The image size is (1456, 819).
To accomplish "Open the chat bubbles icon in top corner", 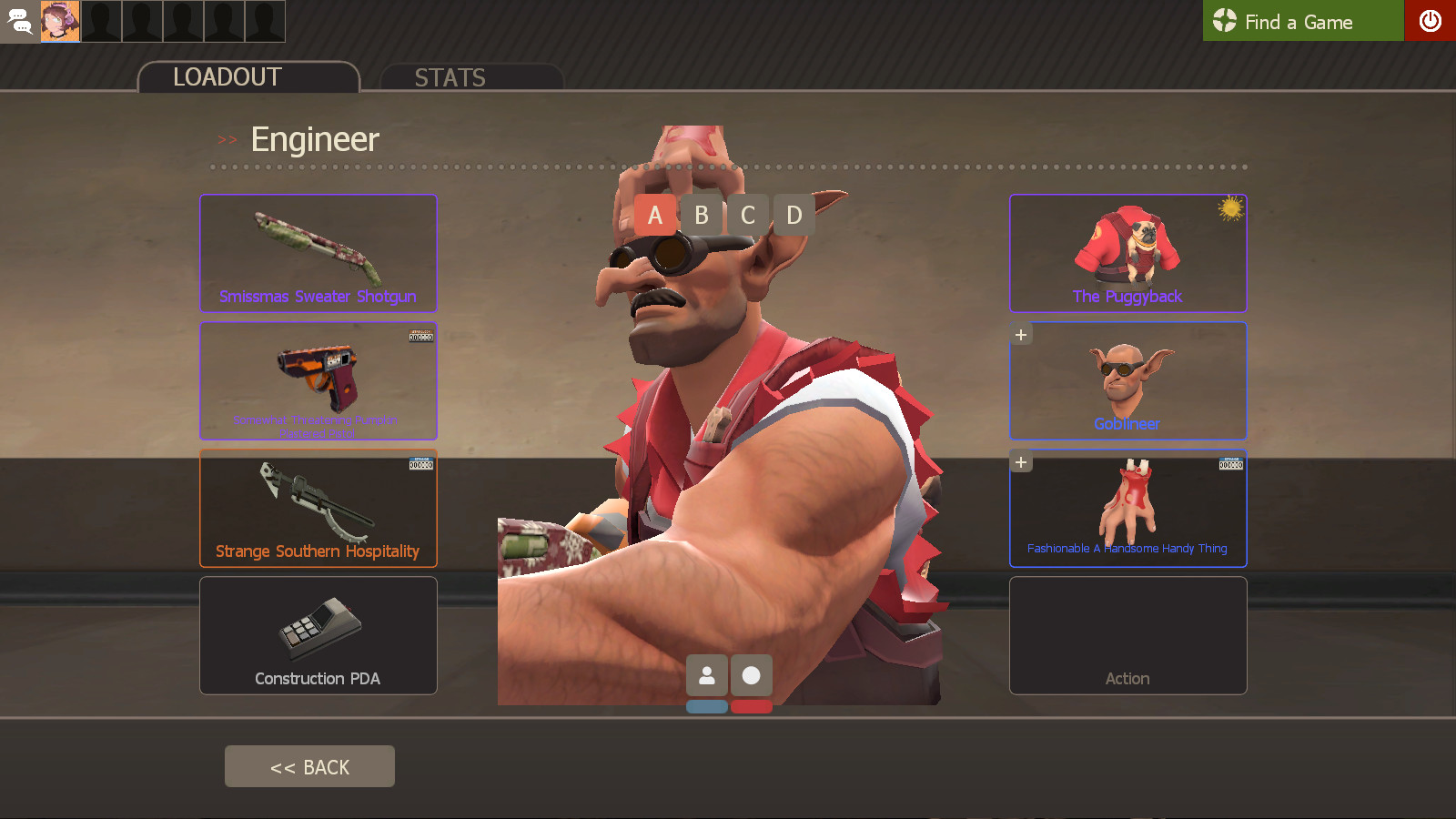I will tap(19, 21).
